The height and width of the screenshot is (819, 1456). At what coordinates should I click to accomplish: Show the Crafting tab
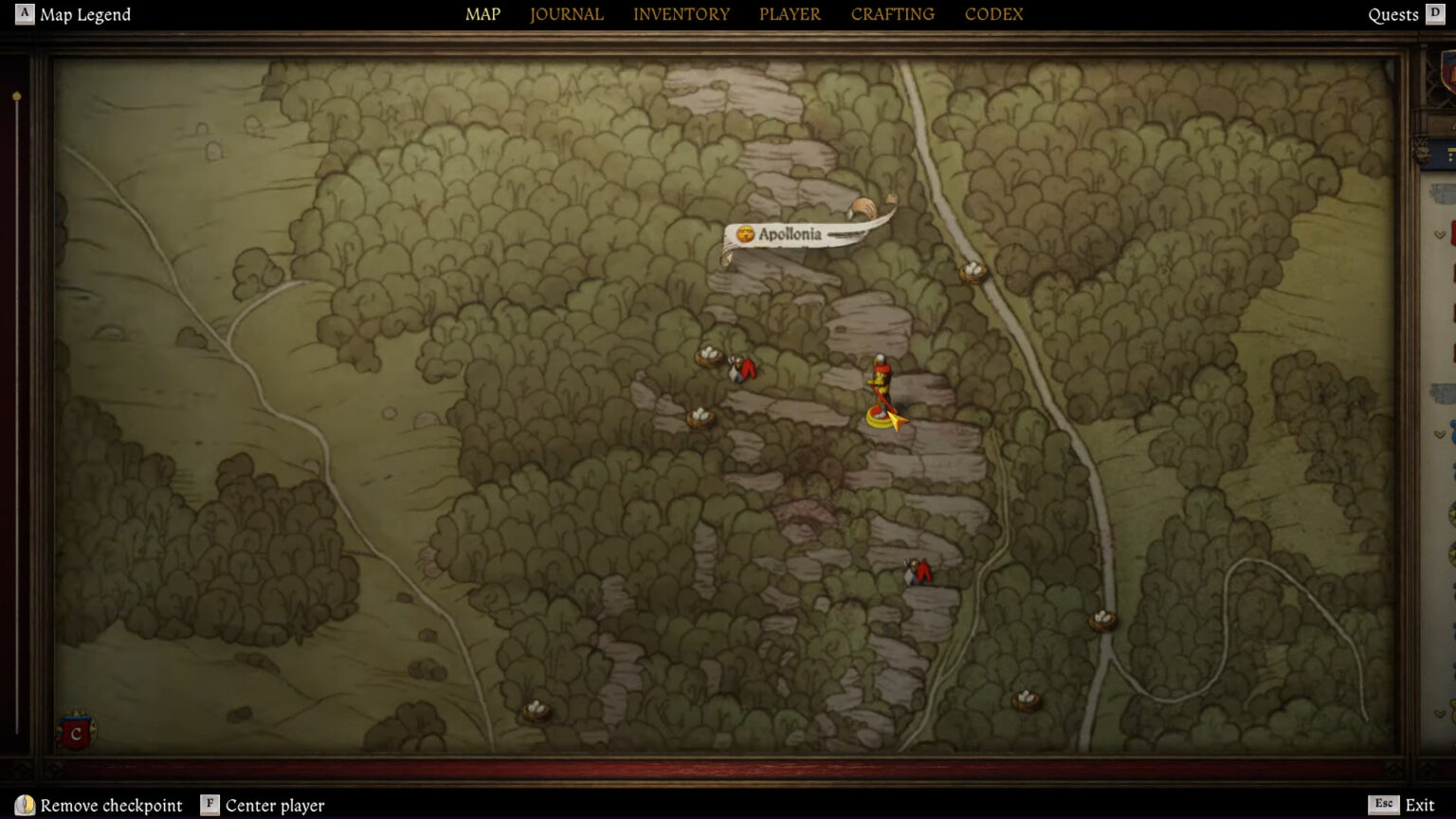(x=892, y=14)
